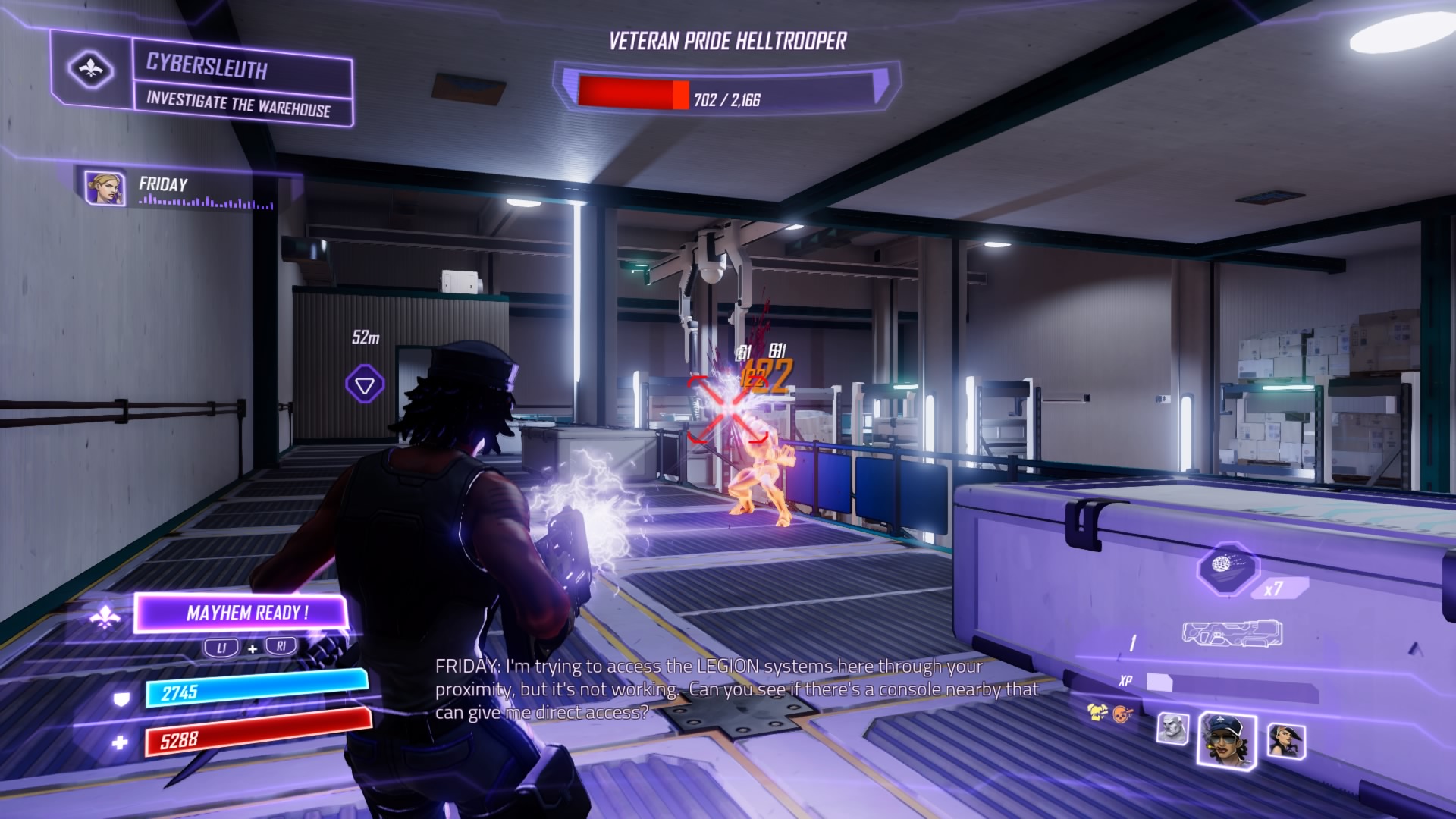
Task: Select Friday's comms portrait
Action: (105, 188)
